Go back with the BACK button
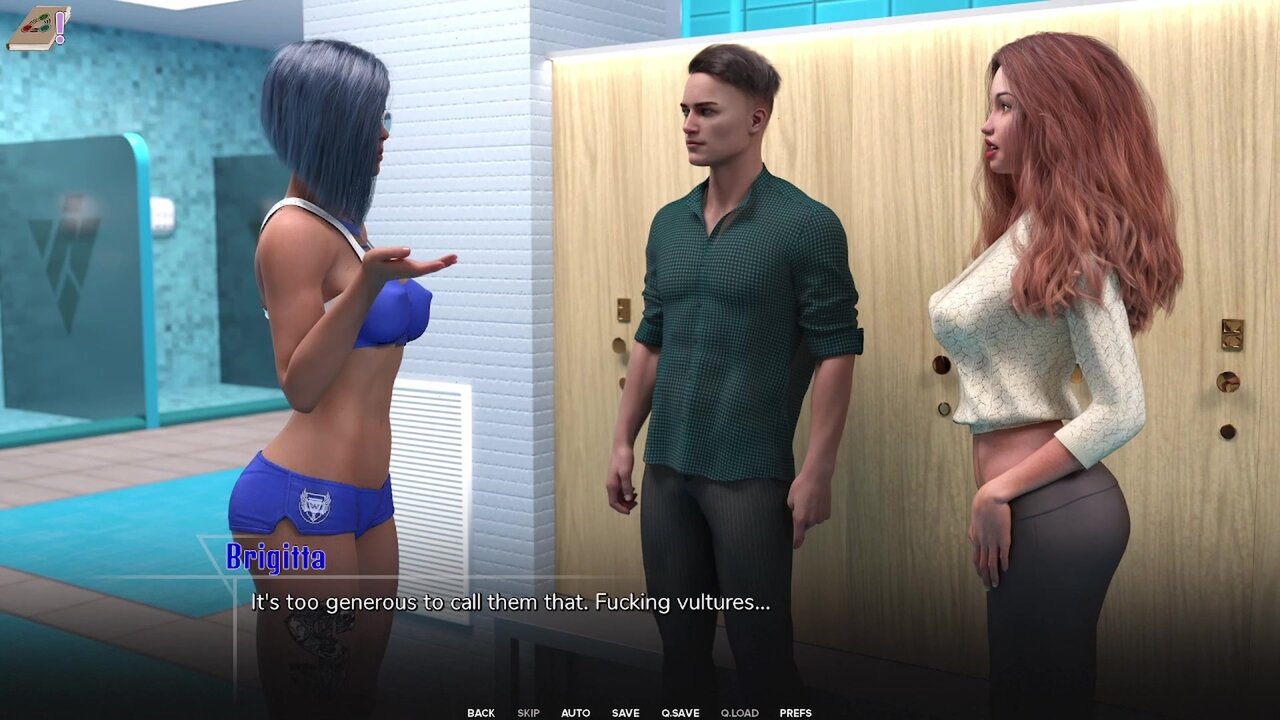The width and height of the screenshot is (1280, 720). (480, 713)
